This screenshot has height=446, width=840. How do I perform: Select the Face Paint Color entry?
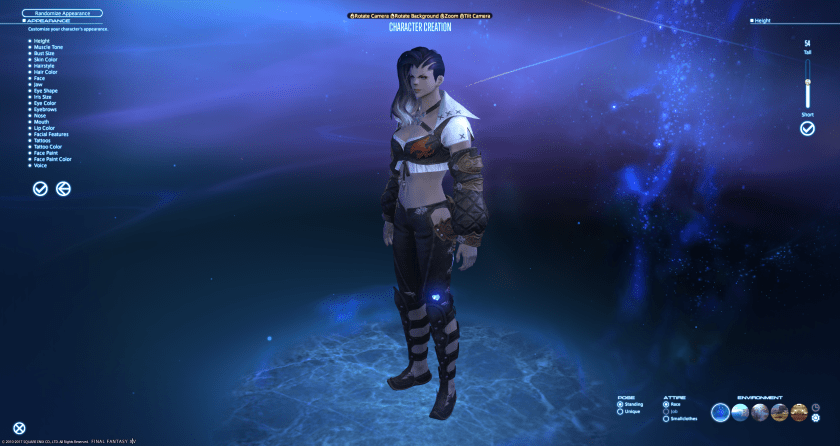tap(52, 158)
